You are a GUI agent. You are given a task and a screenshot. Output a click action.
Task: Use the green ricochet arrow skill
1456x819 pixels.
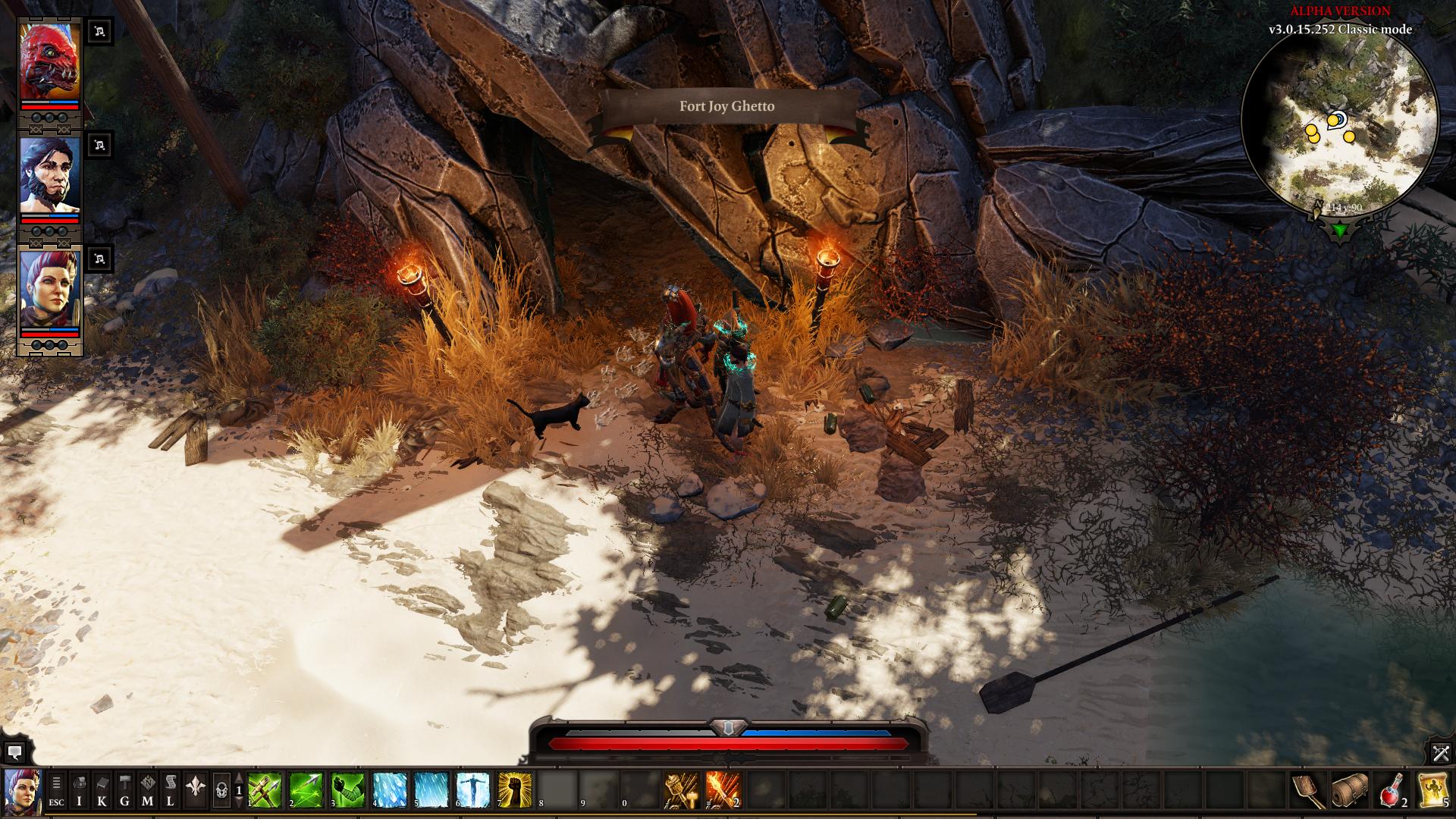[x=306, y=791]
